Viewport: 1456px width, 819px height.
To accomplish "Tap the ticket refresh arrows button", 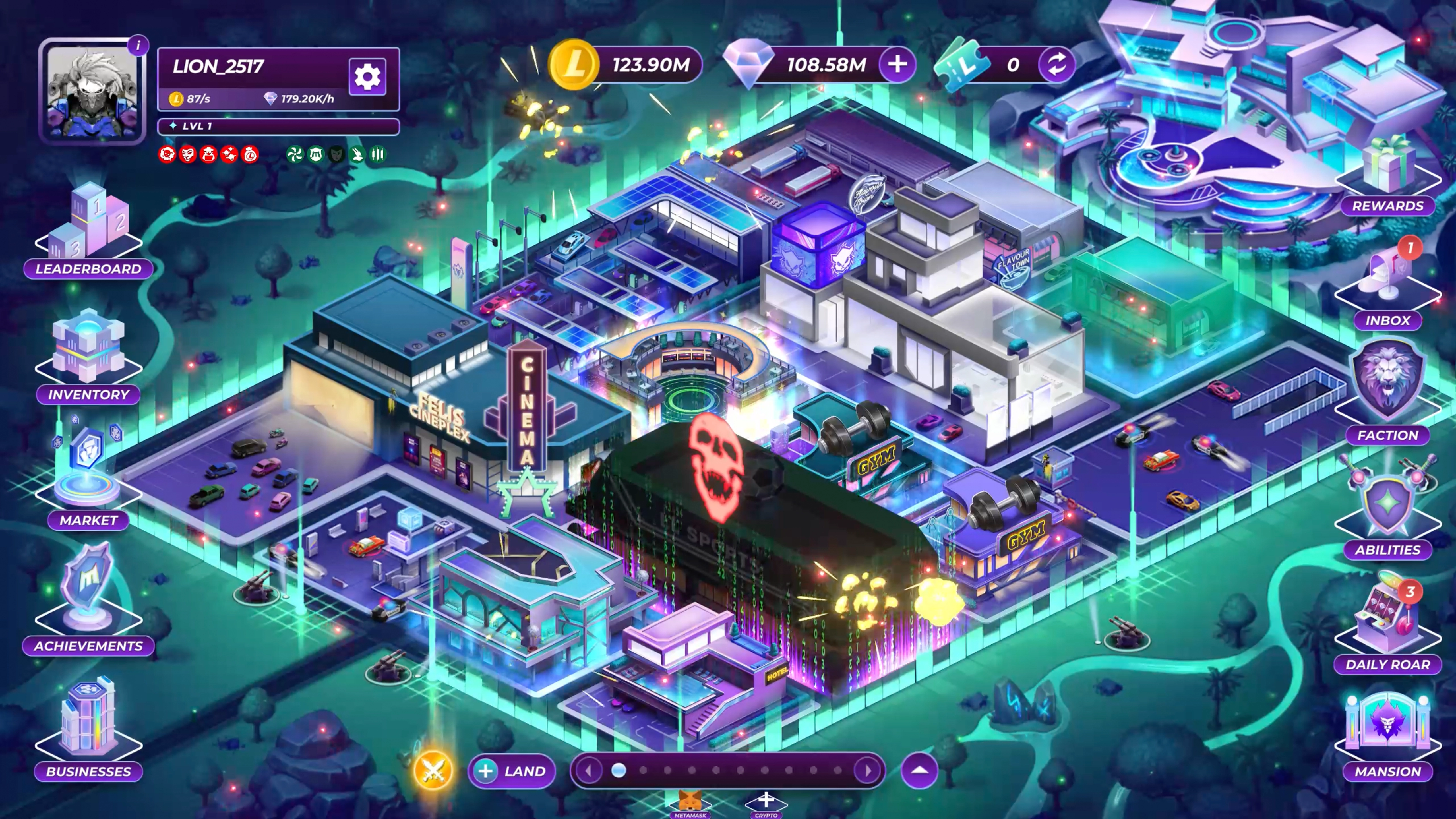I will click(x=1056, y=65).
